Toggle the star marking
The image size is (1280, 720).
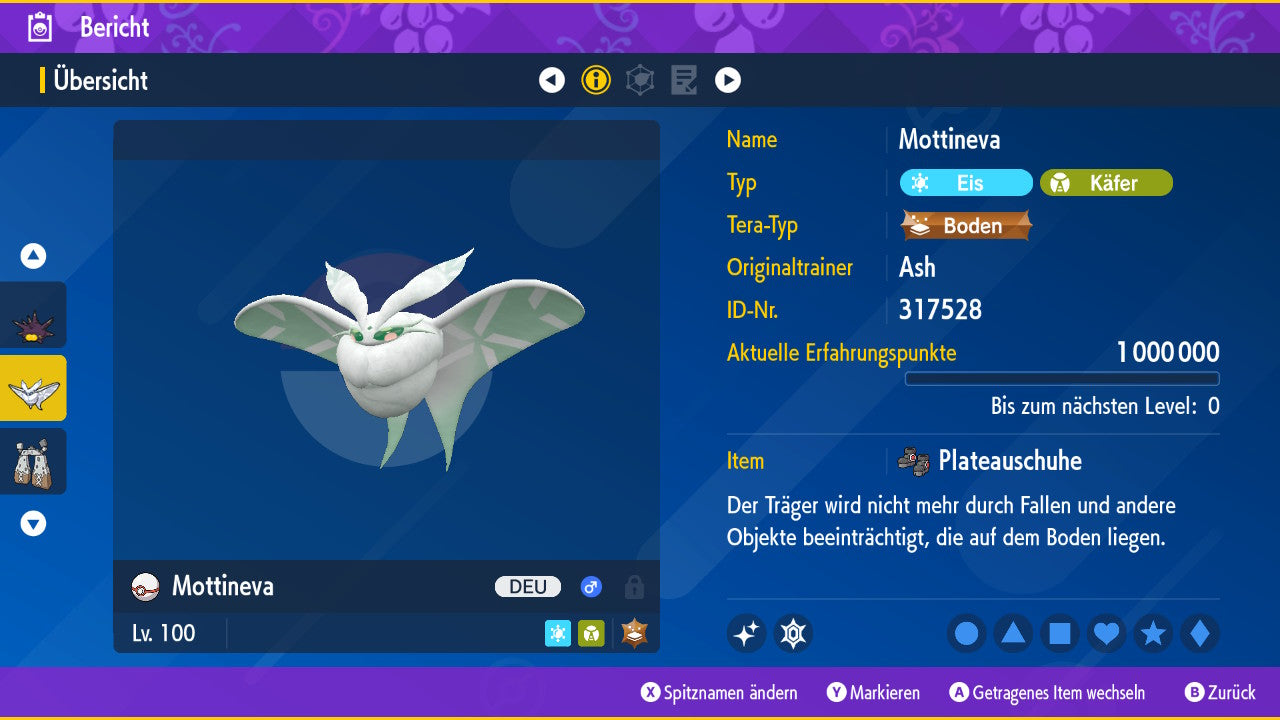pyautogui.click(x=1154, y=634)
